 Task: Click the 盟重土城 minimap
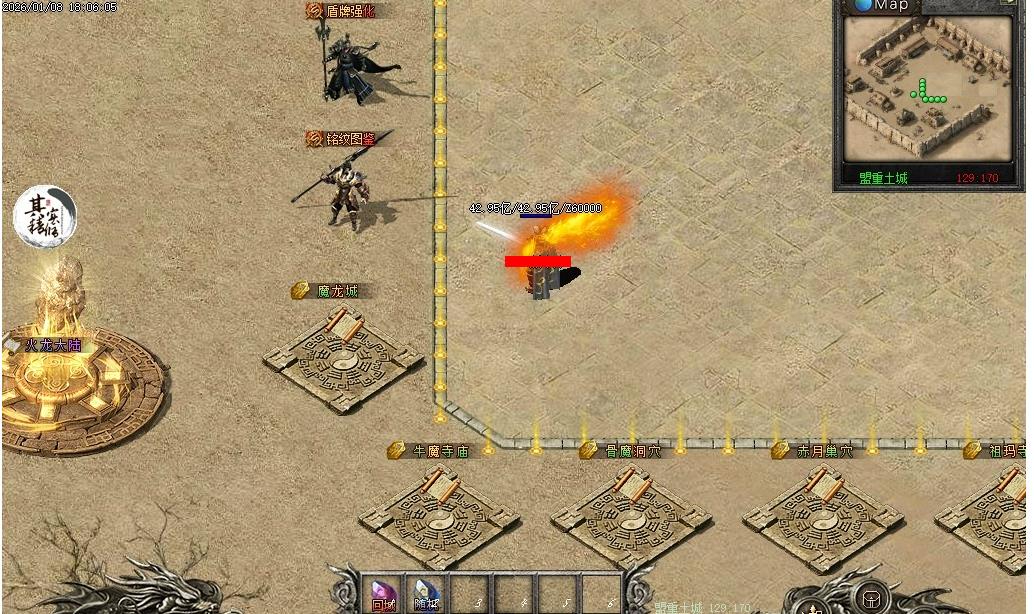[x=928, y=88]
